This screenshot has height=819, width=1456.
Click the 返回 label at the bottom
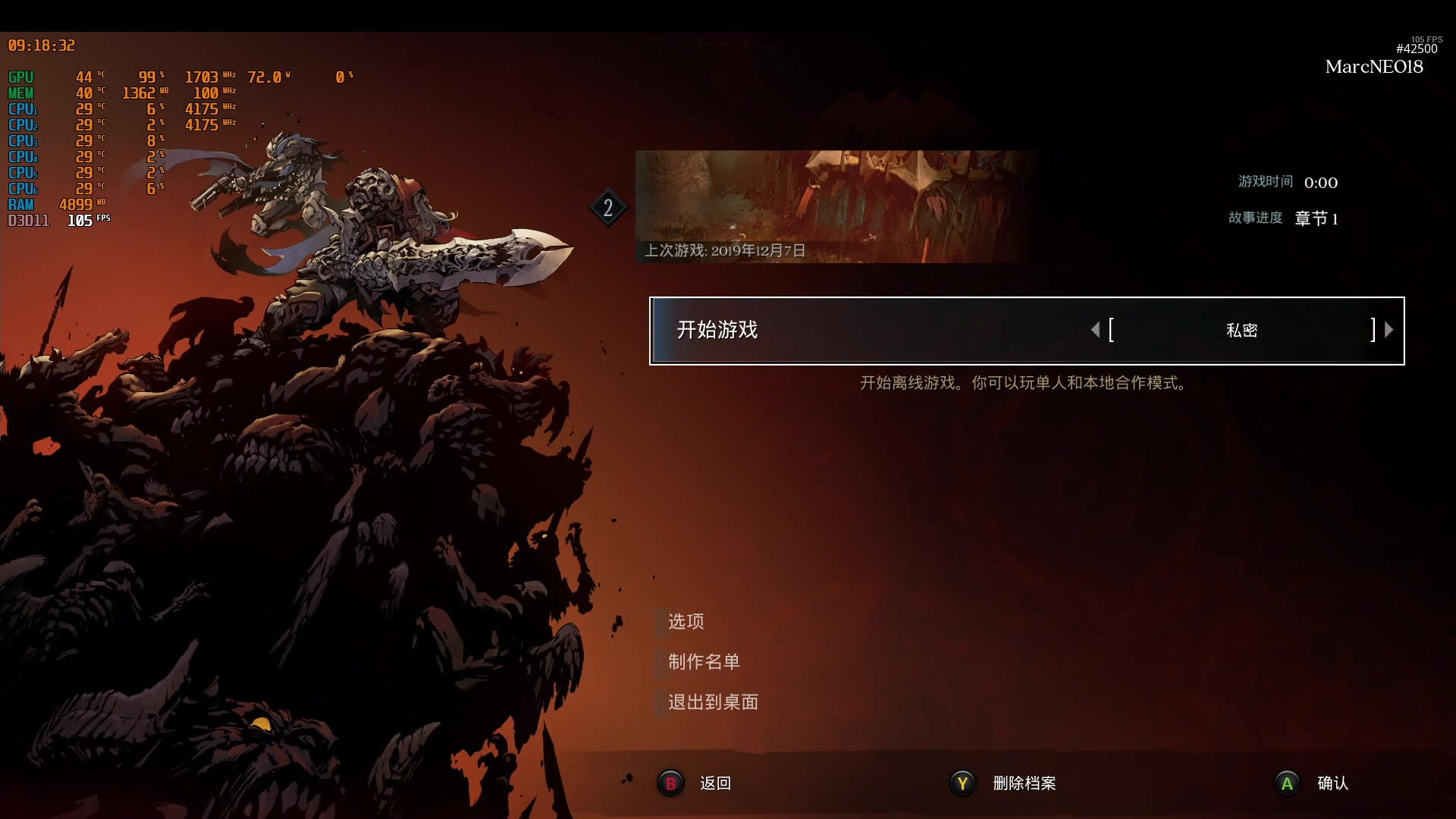[714, 784]
